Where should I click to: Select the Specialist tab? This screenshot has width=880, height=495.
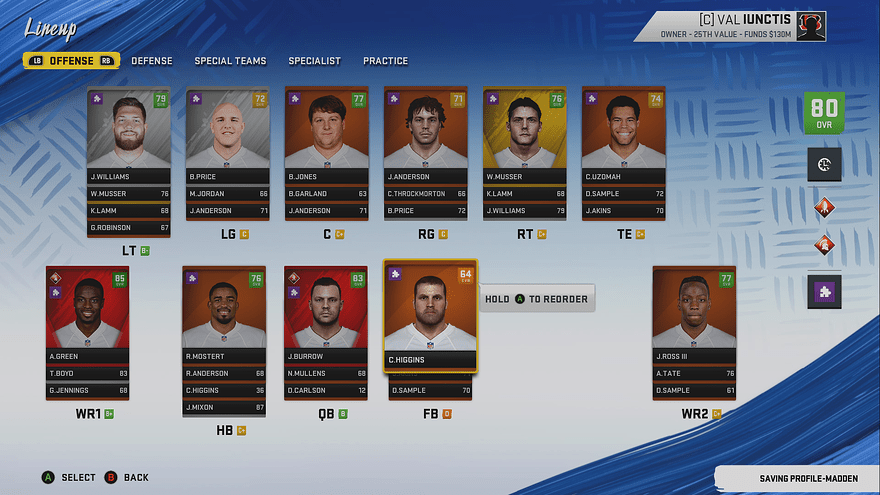pyautogui.click(x=314, y=61)
